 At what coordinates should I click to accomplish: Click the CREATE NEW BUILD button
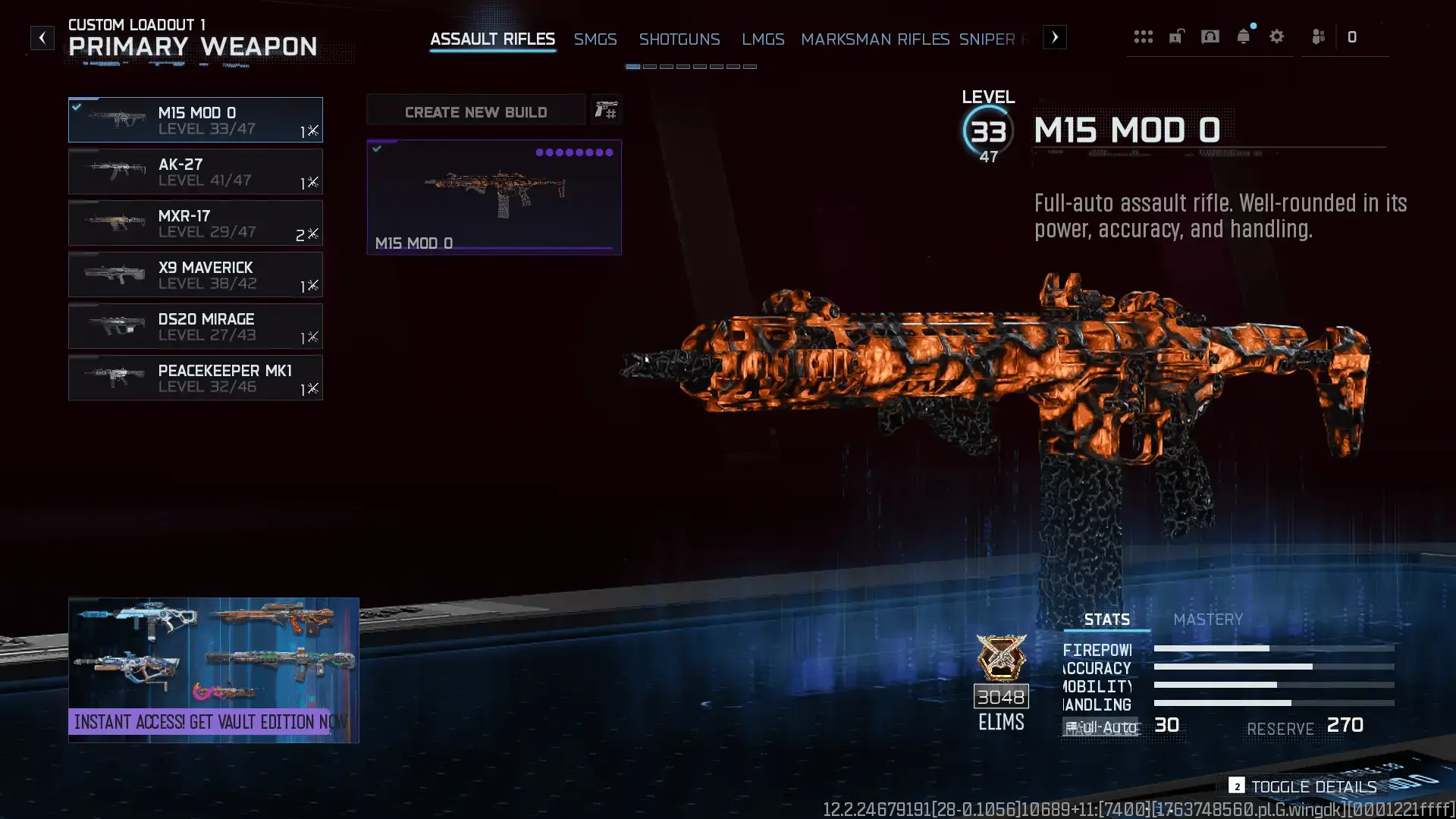click(475, 111)
